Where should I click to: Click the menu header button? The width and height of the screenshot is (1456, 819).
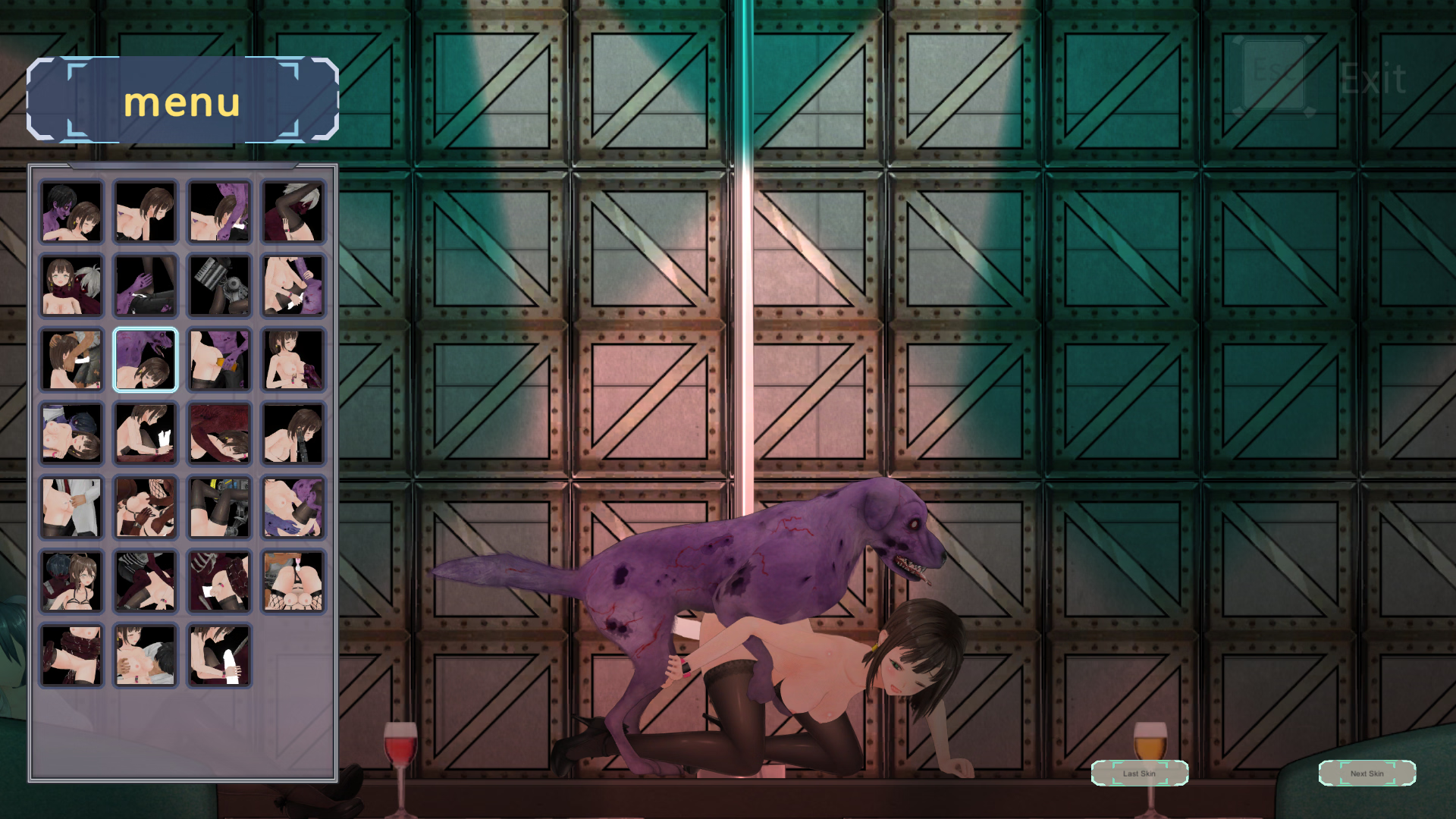click(x=182, y=100)
